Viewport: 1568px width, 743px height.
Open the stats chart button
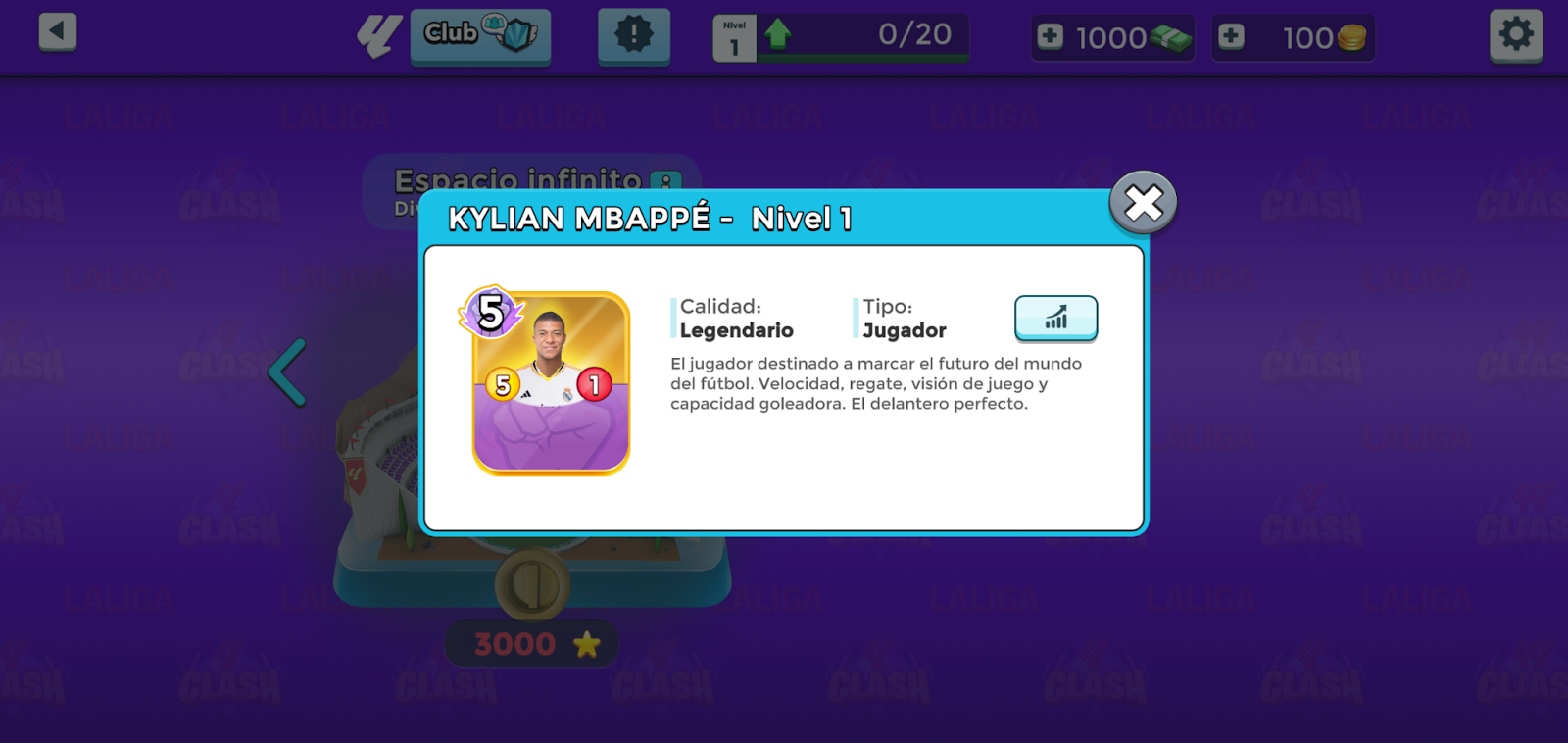click(x=1055, y=319)
